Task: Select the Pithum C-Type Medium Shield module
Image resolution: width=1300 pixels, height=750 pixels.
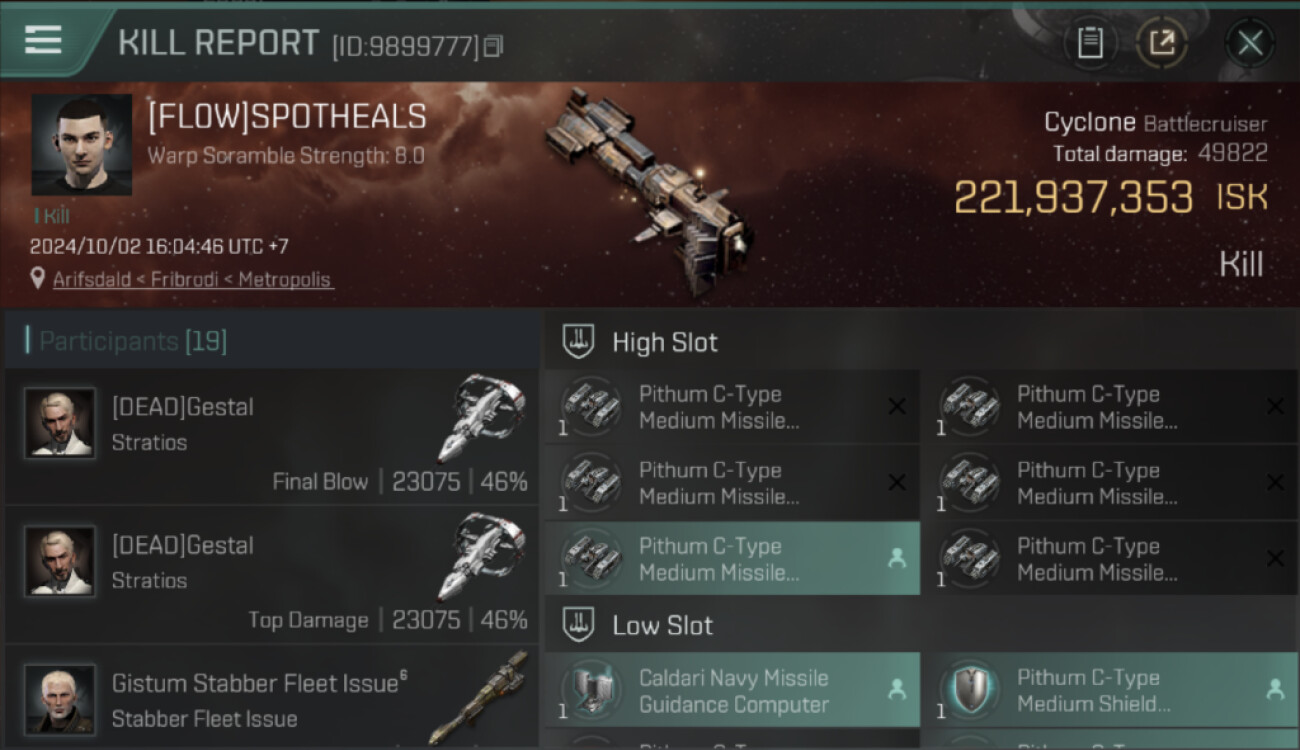Action: pos(1110,690)
